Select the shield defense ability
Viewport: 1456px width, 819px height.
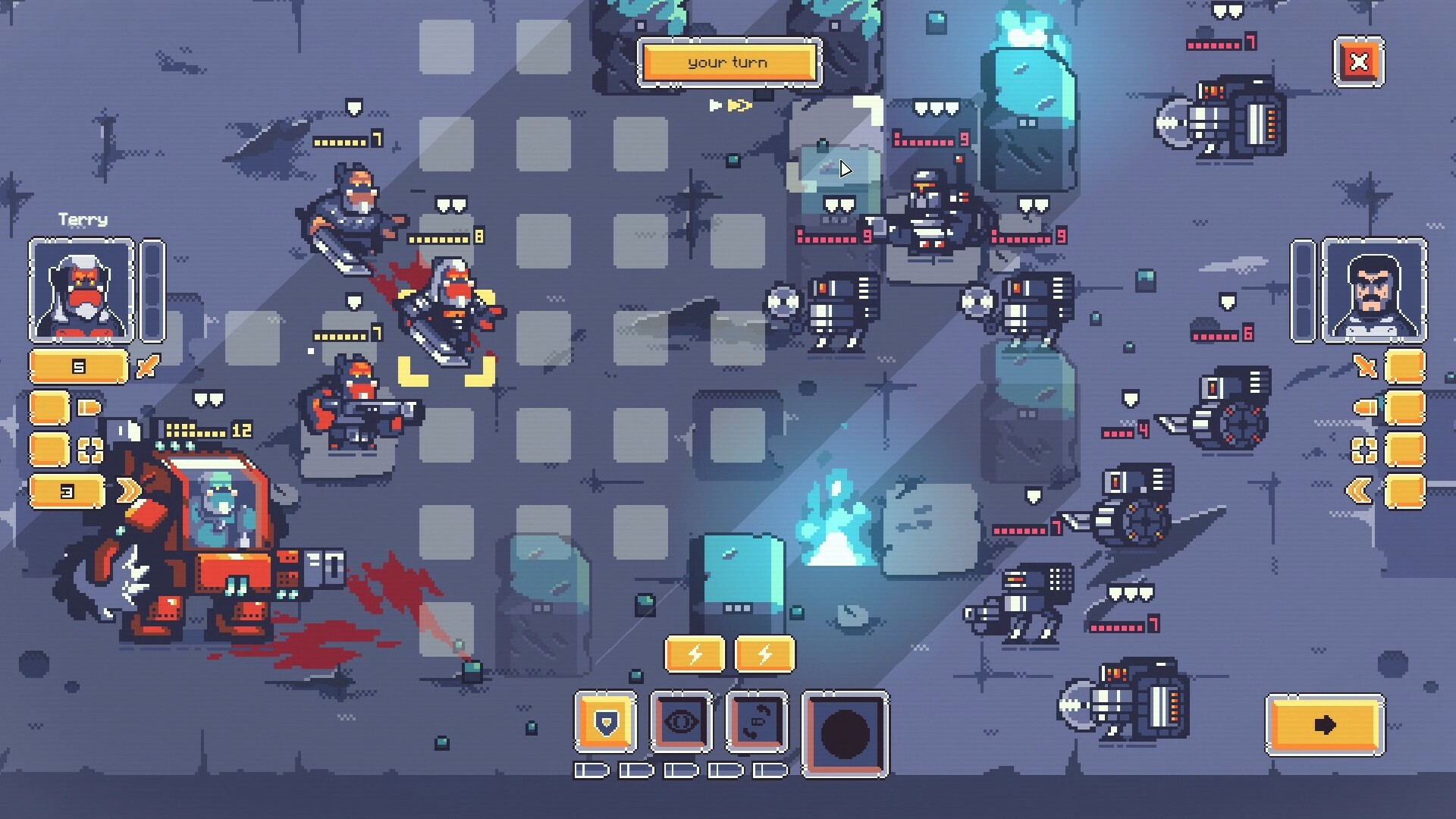tap(604, 722)
